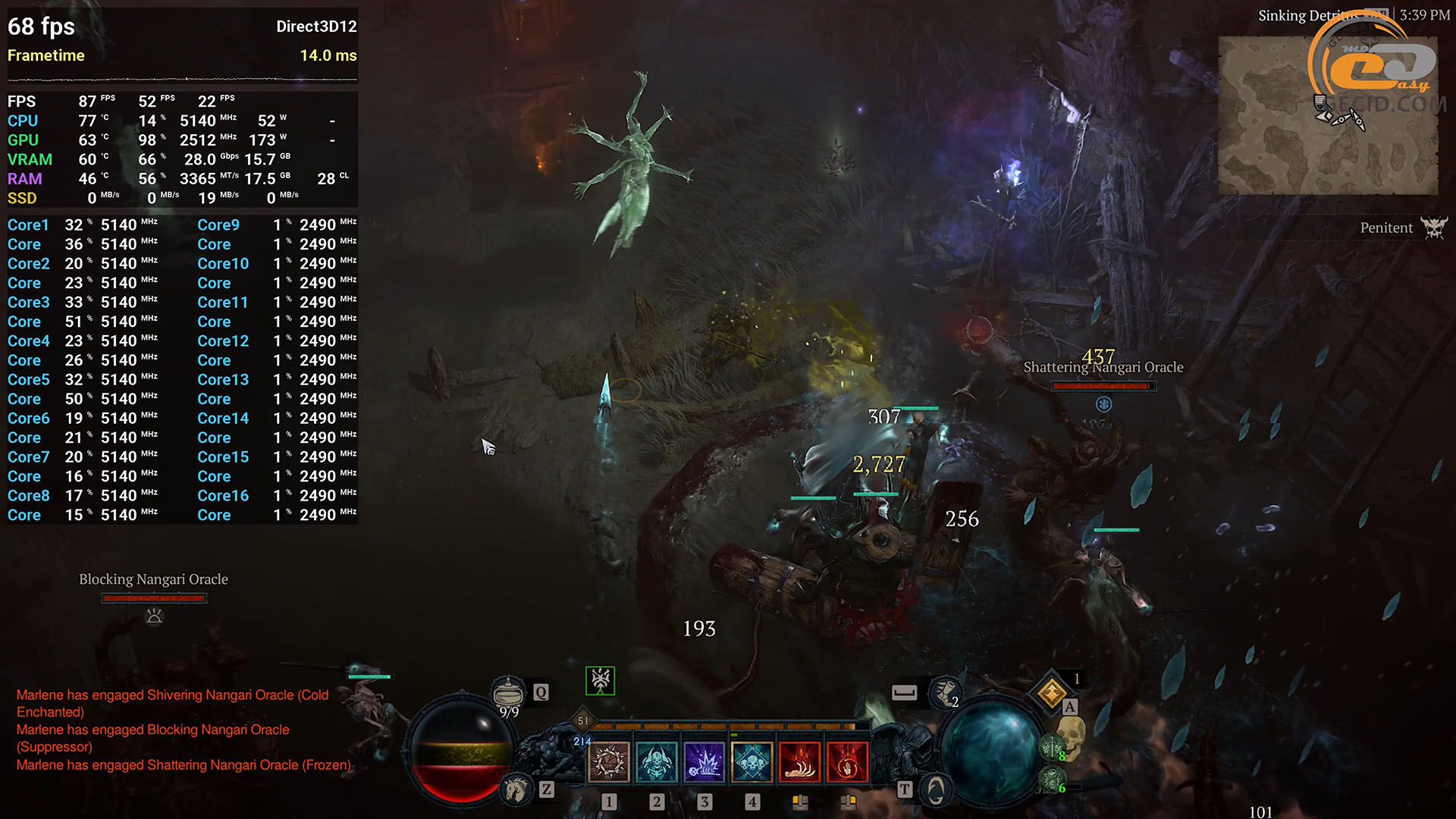Open the town portal swirl icon
The height and width of the screenshot is (819, 1456).
(x=936, y=790)
